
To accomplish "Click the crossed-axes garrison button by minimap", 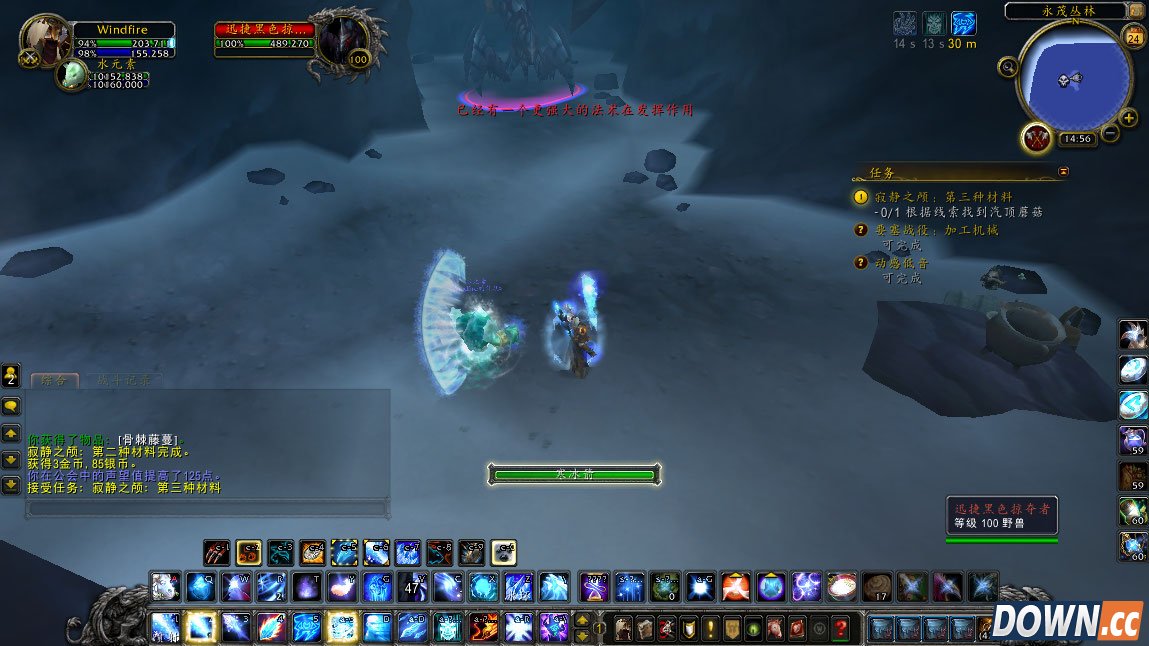I will click(1034, 137).
